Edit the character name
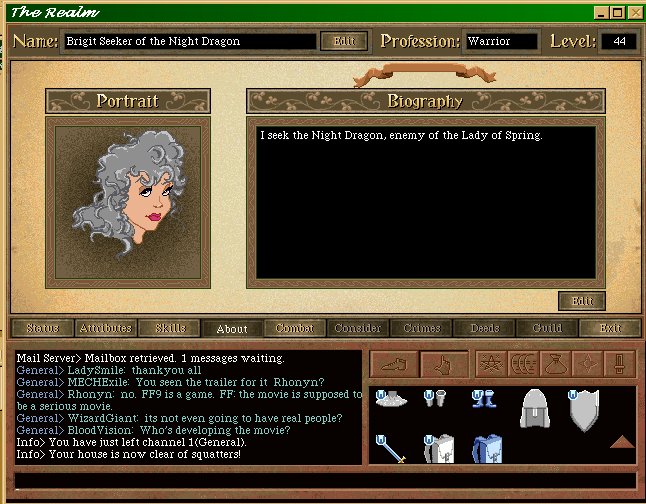 (343, 41)
